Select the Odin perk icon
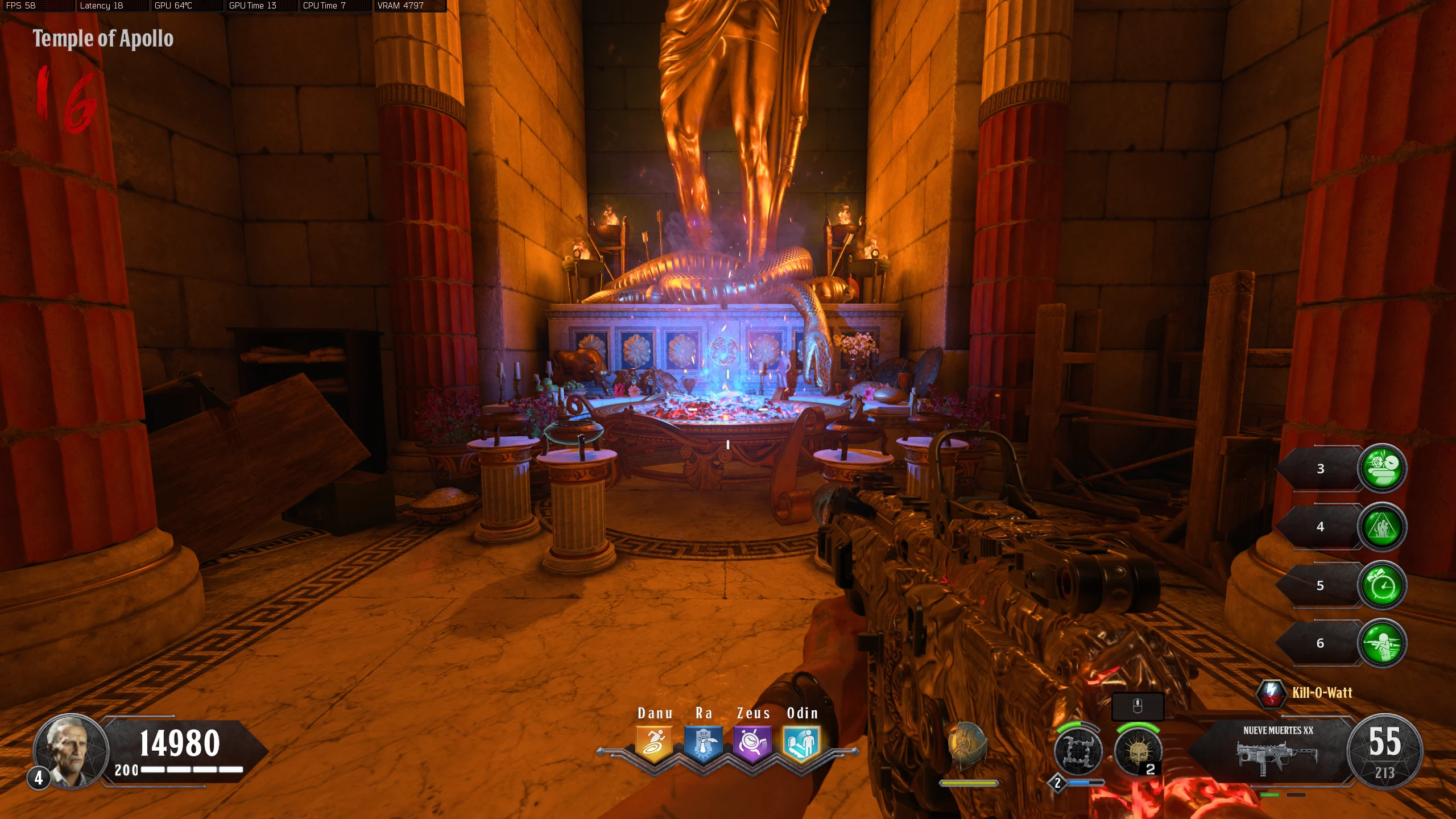This screenshot has width=1456, height=819. (x=801, y=743)
